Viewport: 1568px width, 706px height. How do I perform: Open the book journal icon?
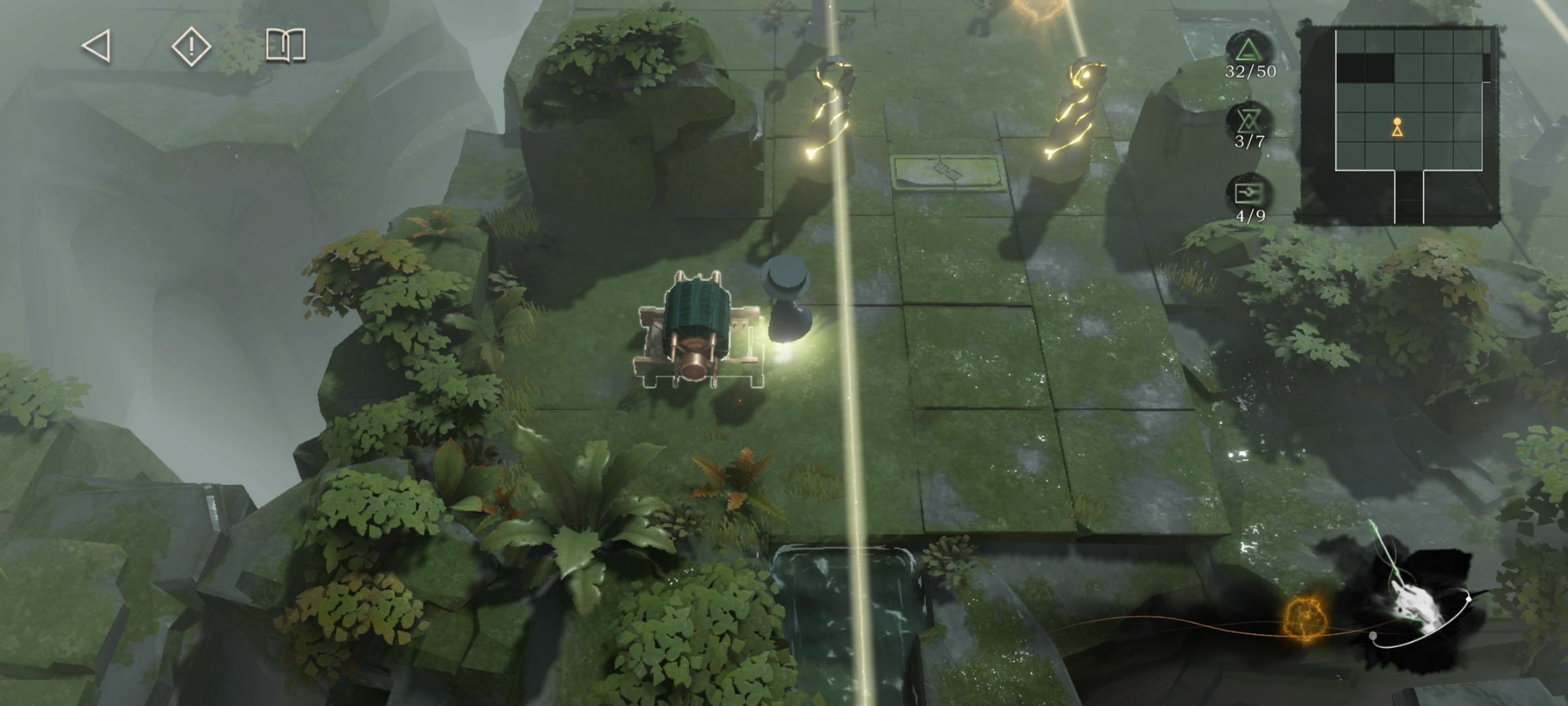tap(286, 46)
